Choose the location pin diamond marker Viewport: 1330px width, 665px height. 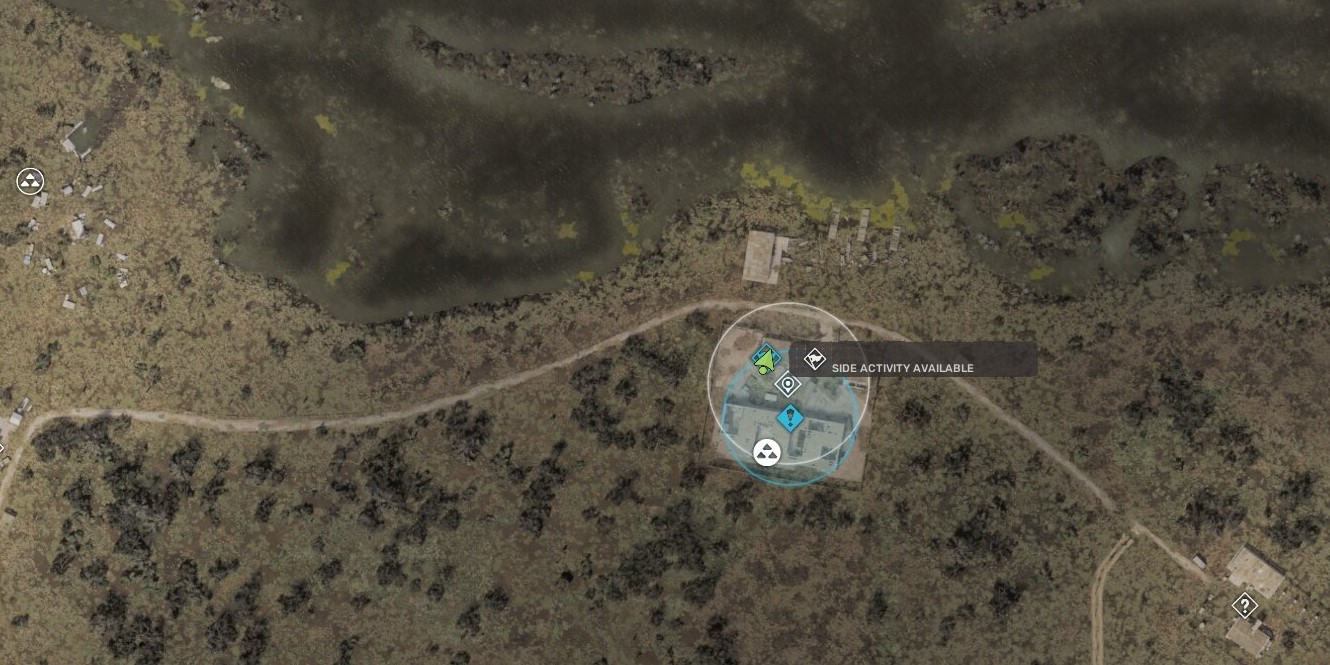click(788, 384)
